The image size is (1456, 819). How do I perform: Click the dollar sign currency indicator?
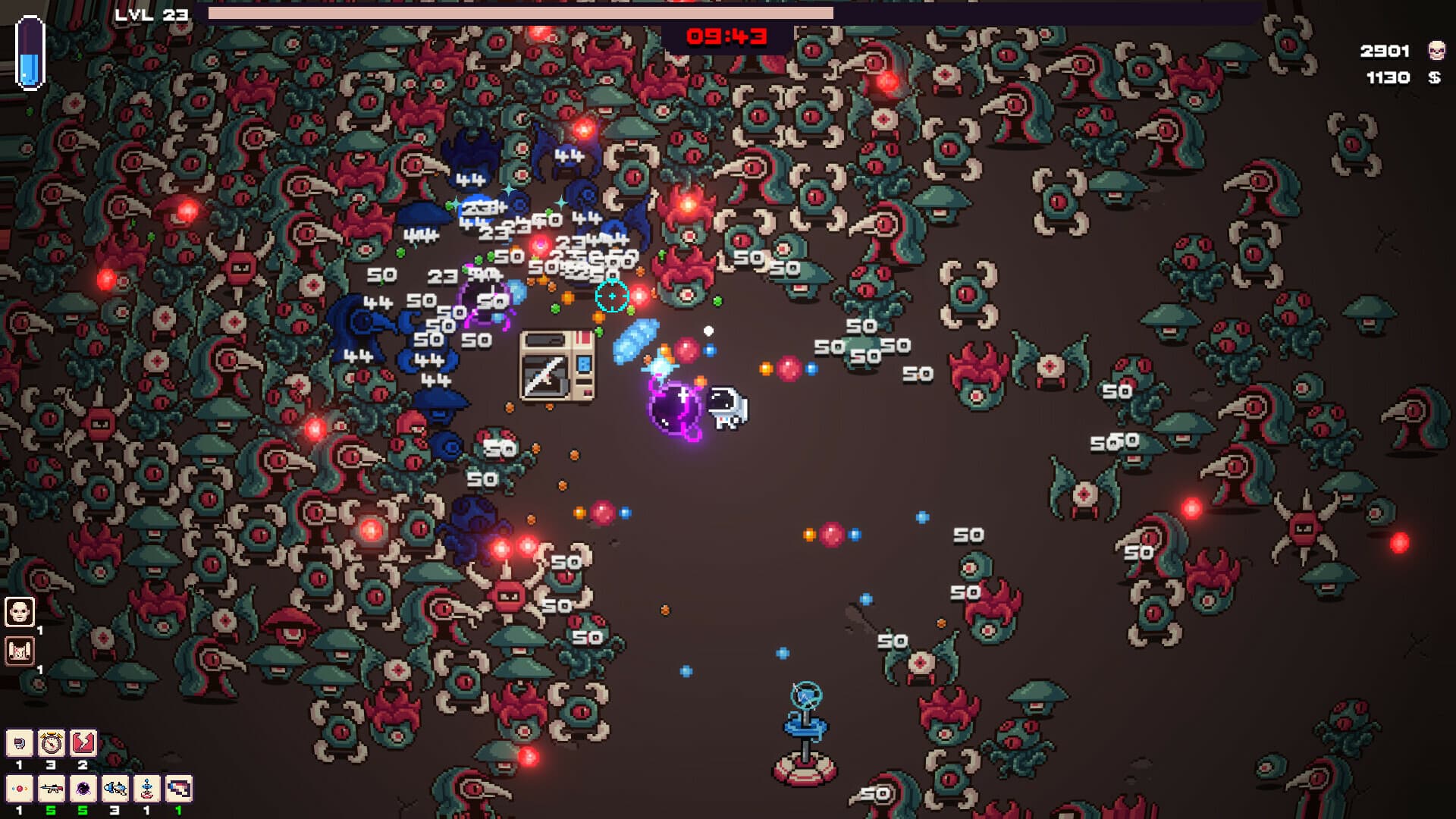[x=1434, y=77]
